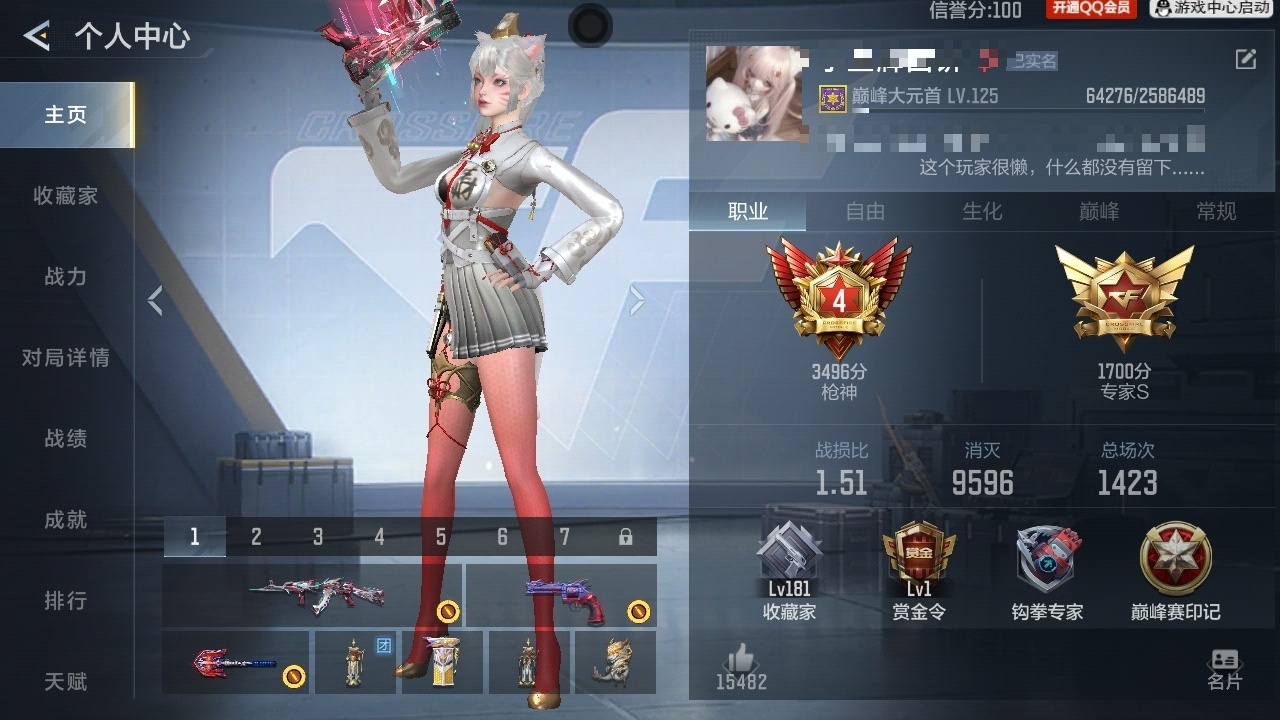This screenshot has width=1280, height=720.
Task: Switch to the 常规 tab
Action: 1216,212
